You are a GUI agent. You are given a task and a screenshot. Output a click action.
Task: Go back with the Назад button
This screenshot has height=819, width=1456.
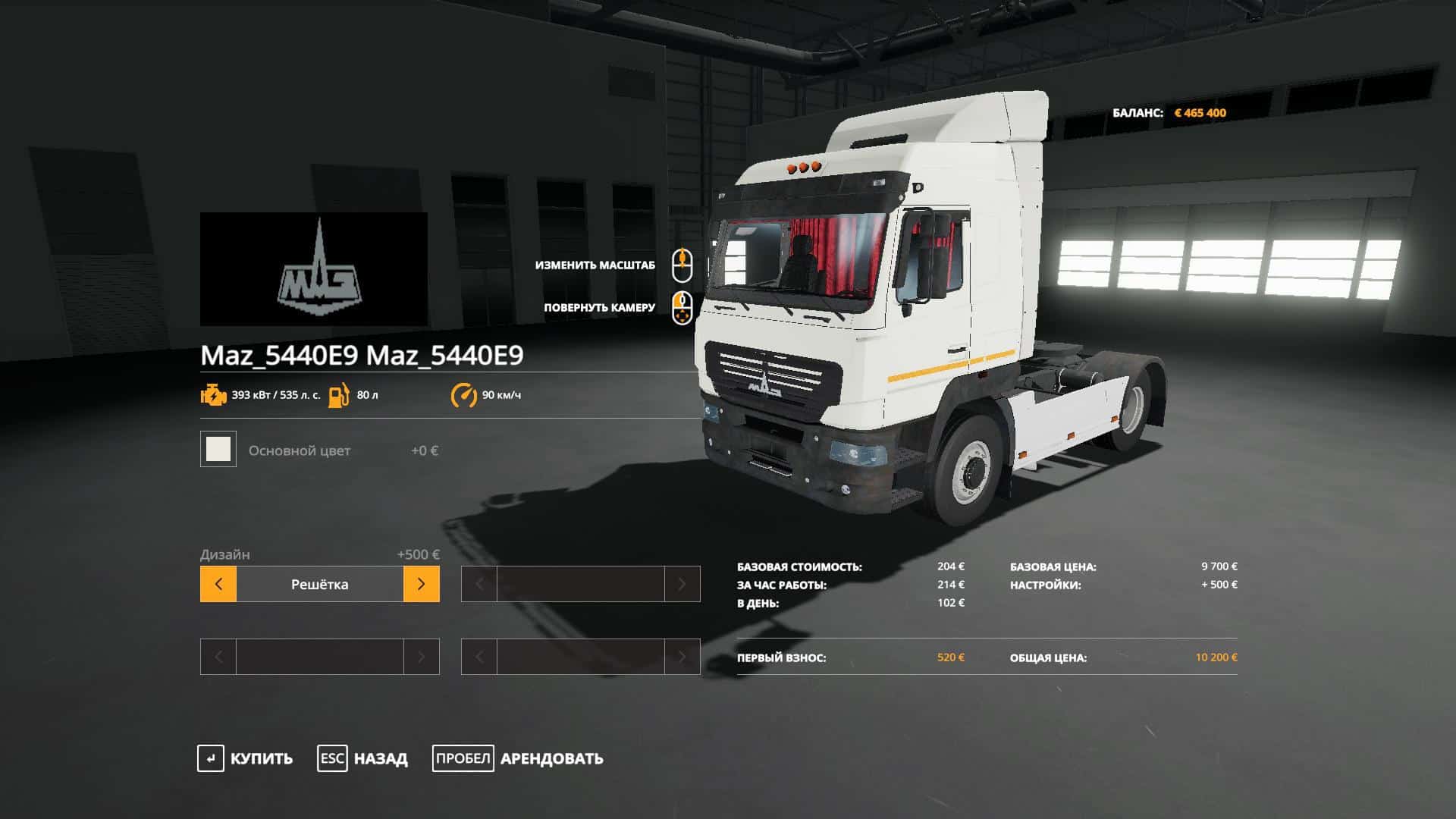[x=362, y=758]
